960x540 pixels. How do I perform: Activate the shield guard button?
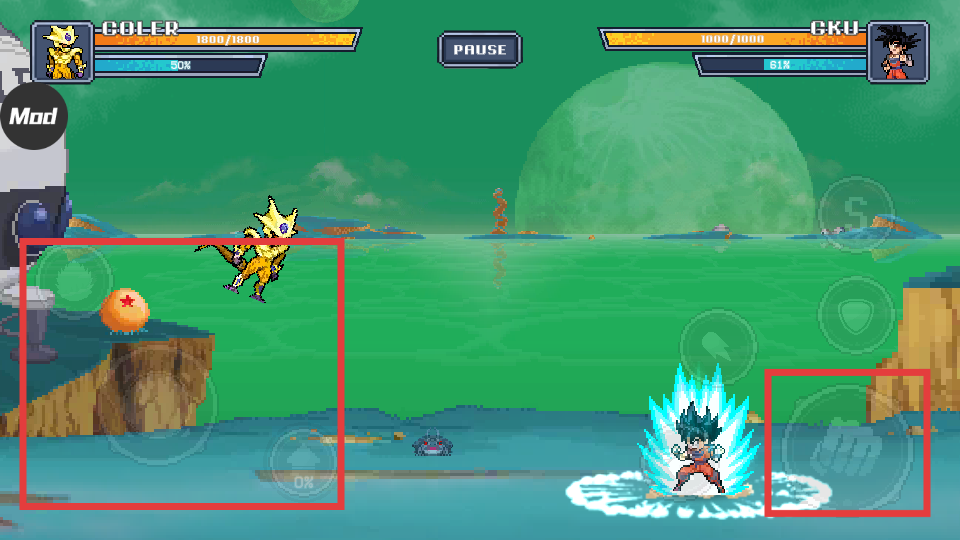click(x=855, y=316)
